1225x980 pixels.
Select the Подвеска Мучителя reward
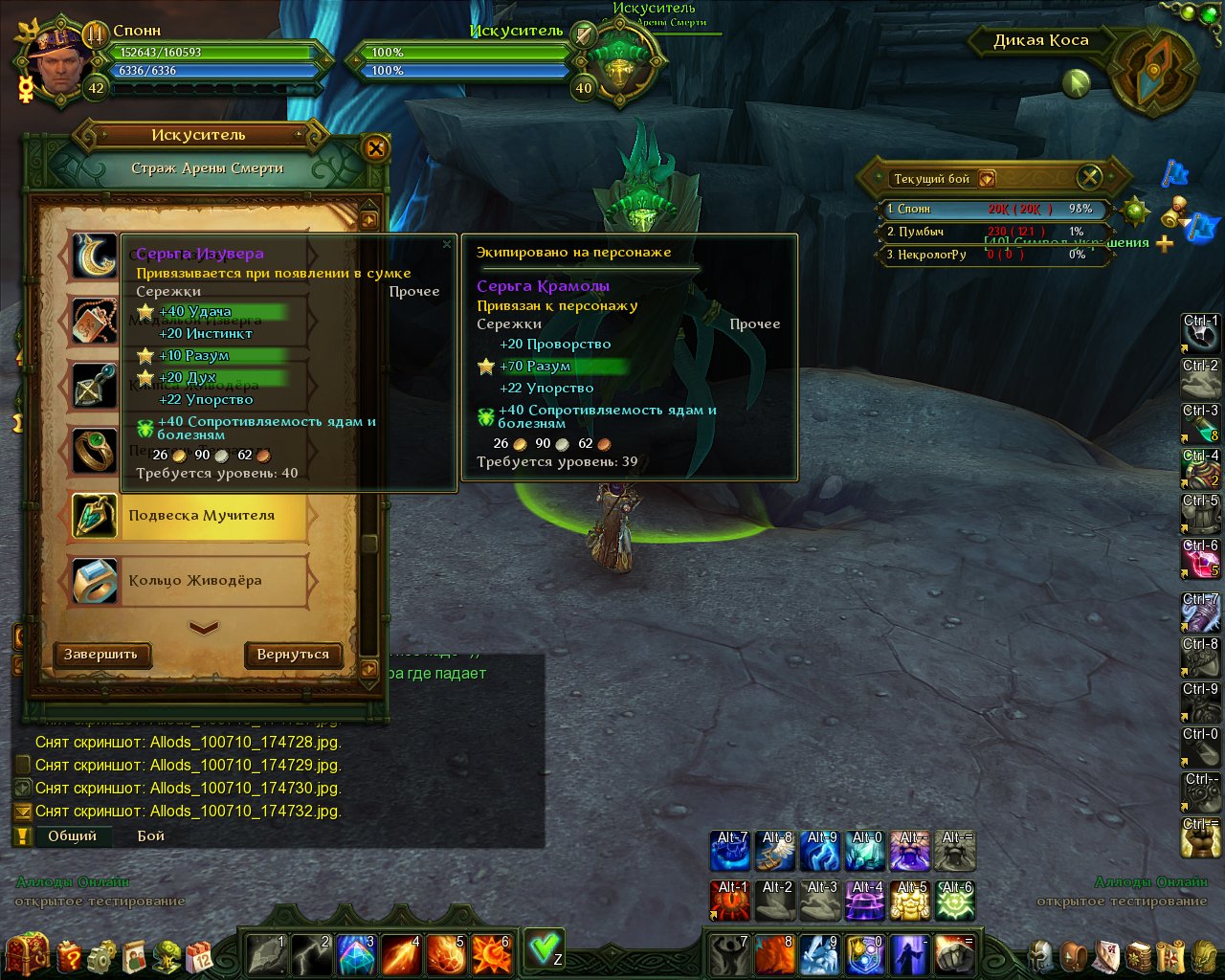pos(202,516)
